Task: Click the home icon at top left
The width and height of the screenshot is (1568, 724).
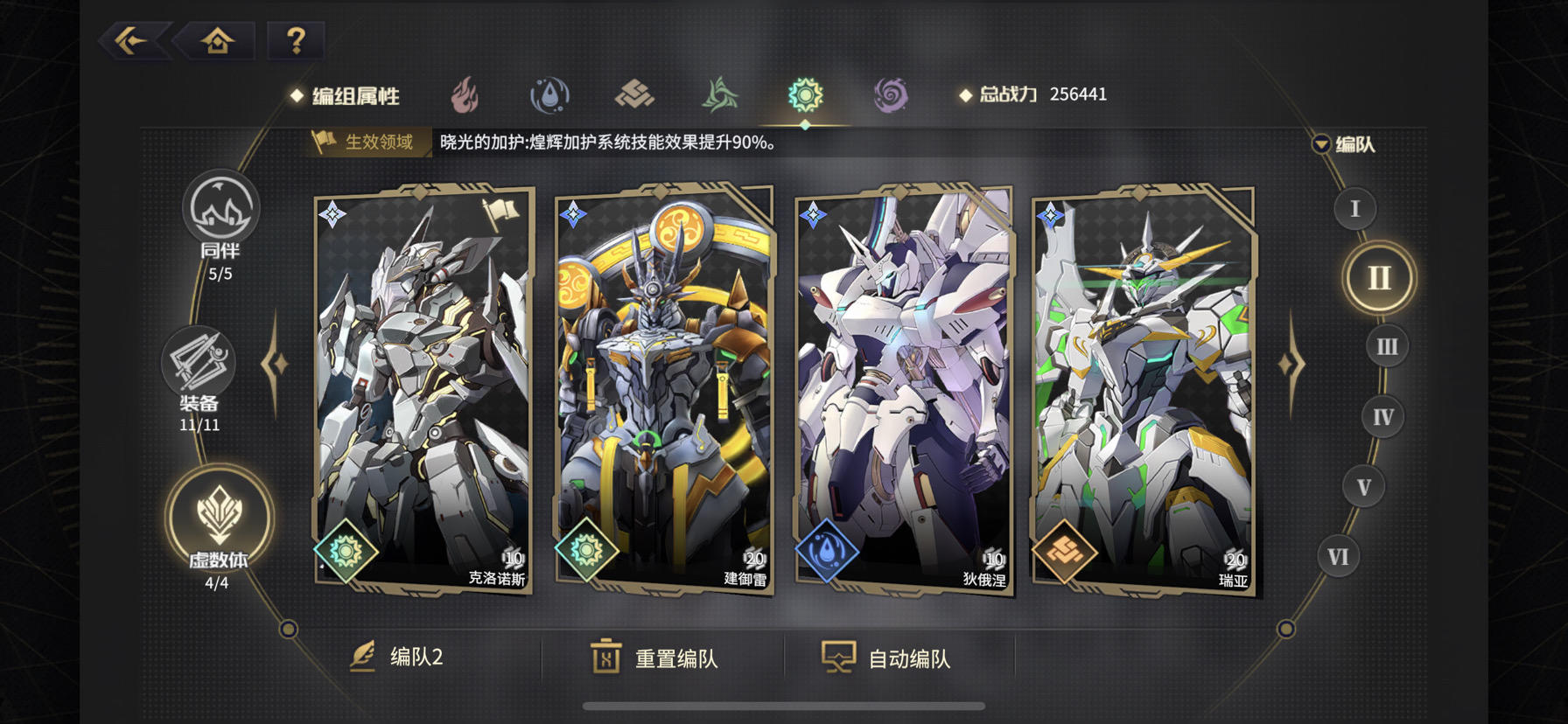Action: point(219,38)
